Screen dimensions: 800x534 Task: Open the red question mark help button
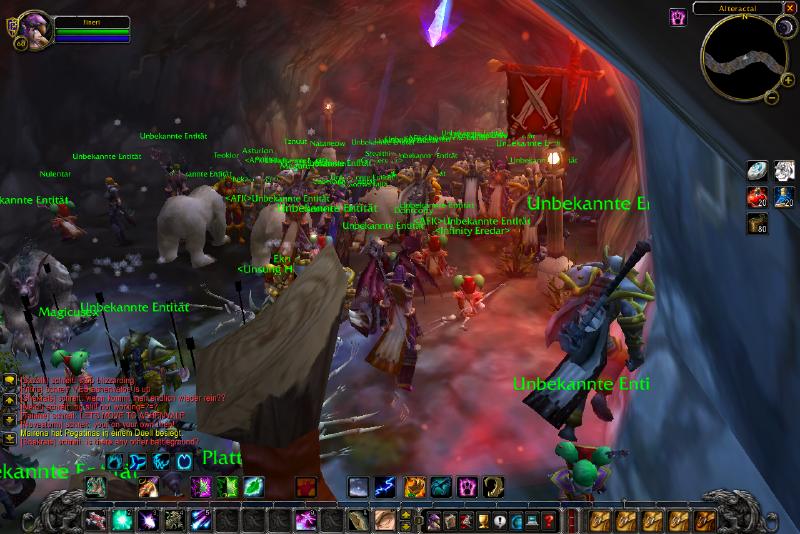[548, 520]
